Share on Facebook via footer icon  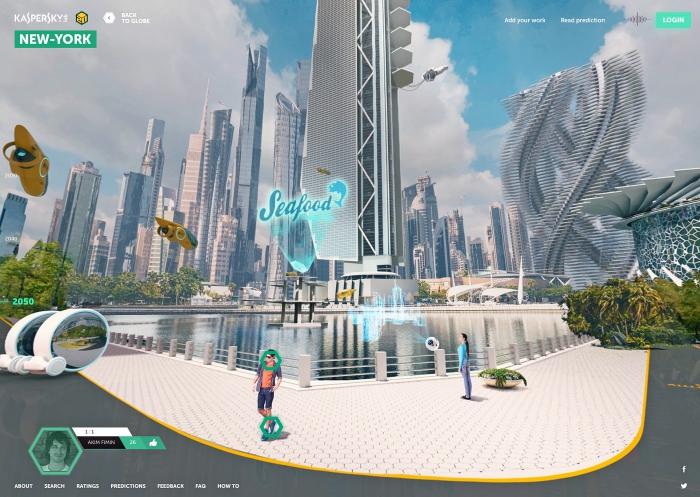click(684, 469)
